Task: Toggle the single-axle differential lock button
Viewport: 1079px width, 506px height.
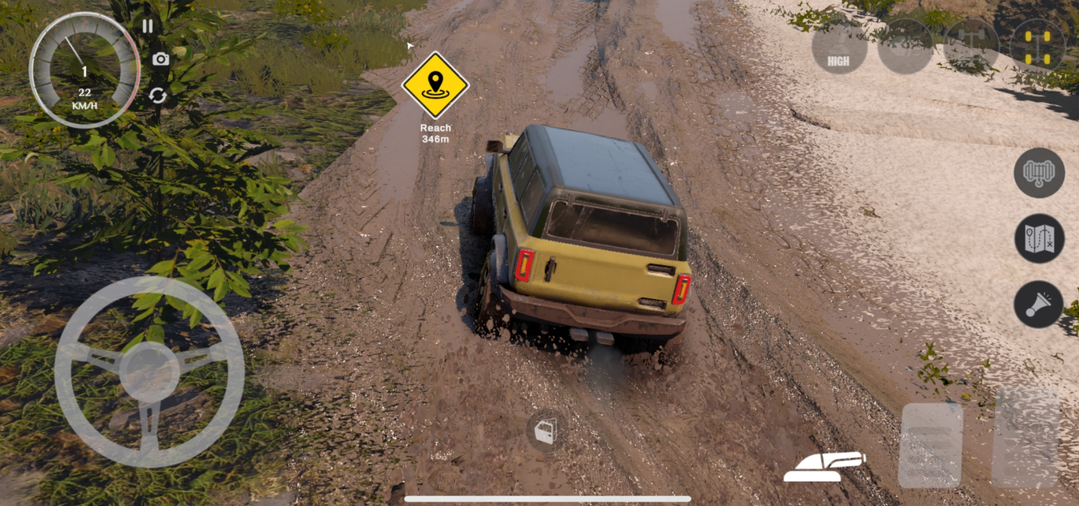Action: point(972,46)
